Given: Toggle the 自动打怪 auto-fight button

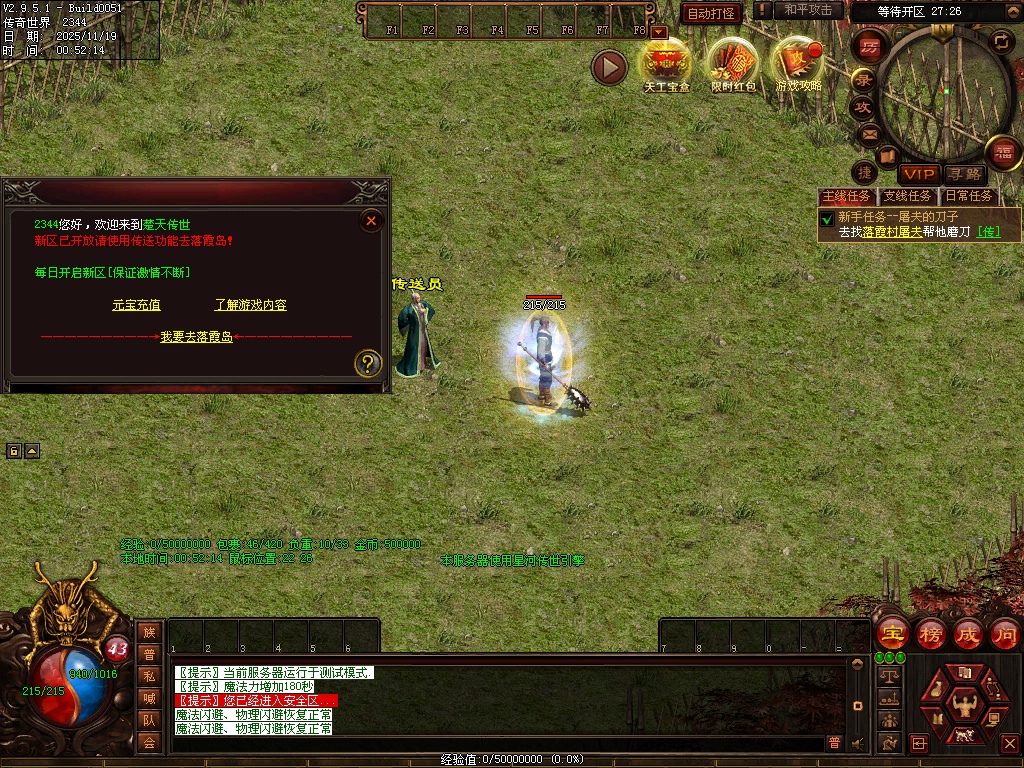Looking at the screenshot, I should pyautogui.click(x=711, y=13).
